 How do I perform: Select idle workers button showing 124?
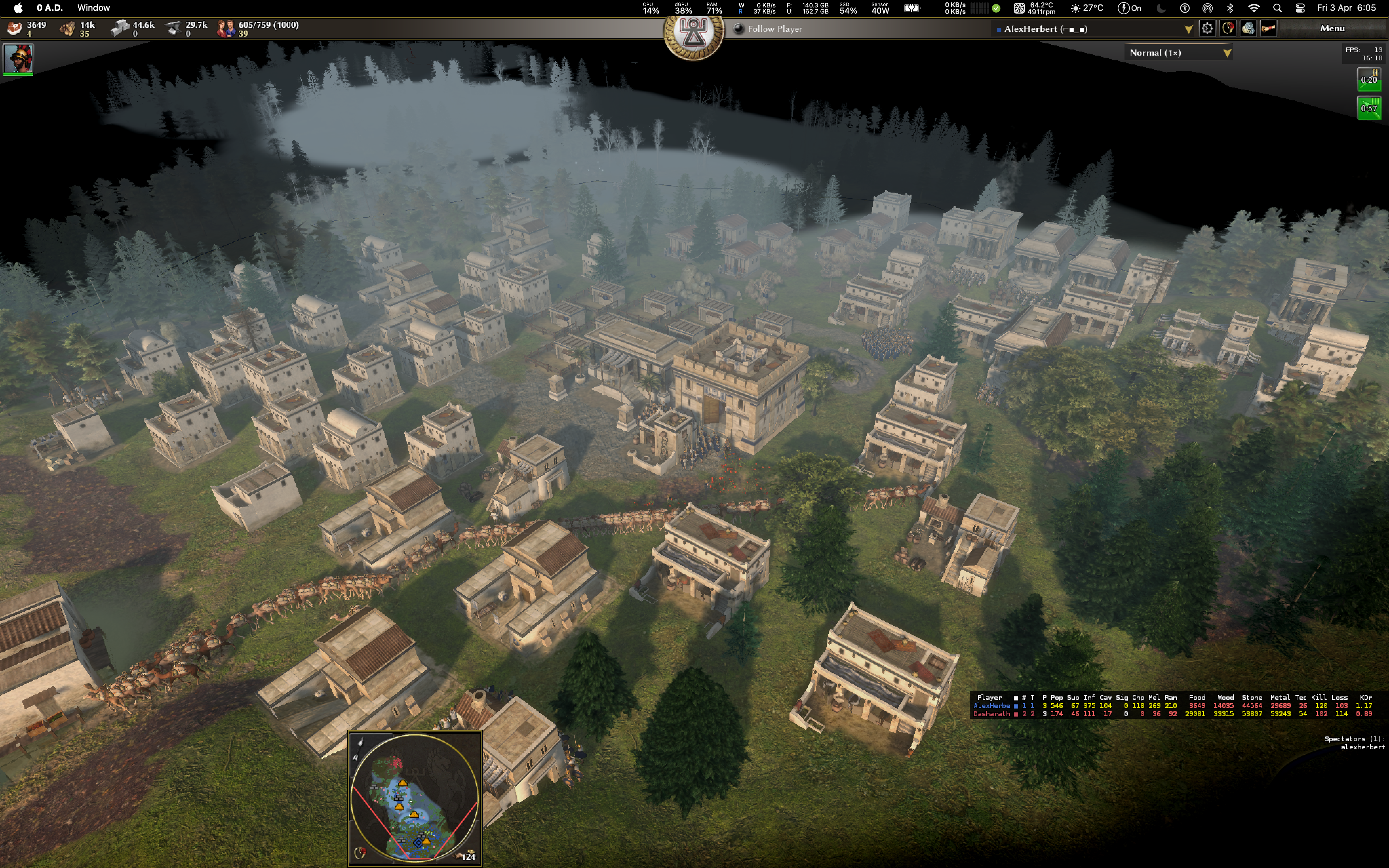pyautogui.click(x=467, y=855)
